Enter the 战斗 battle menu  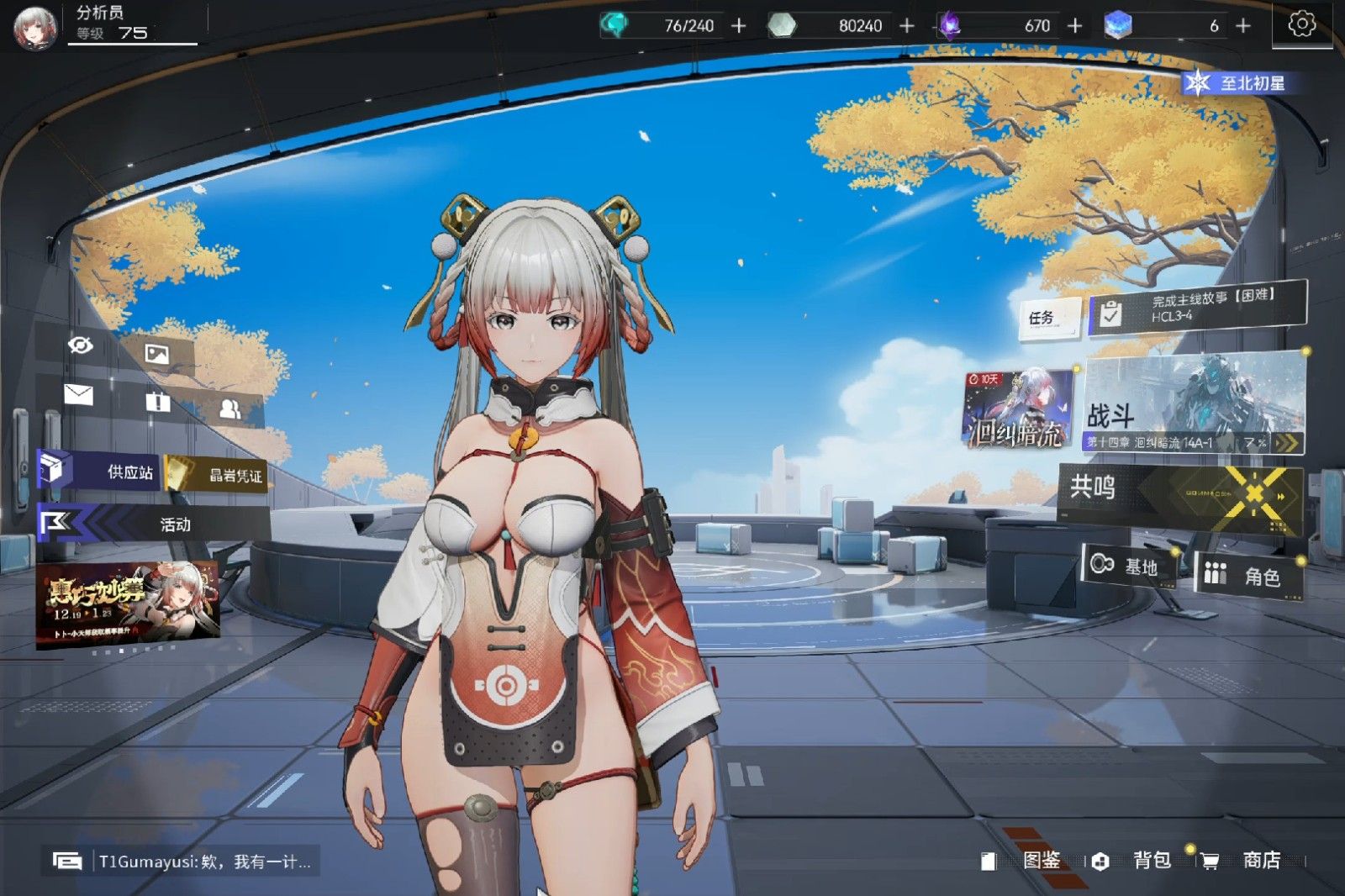(x=1193, y=405)
